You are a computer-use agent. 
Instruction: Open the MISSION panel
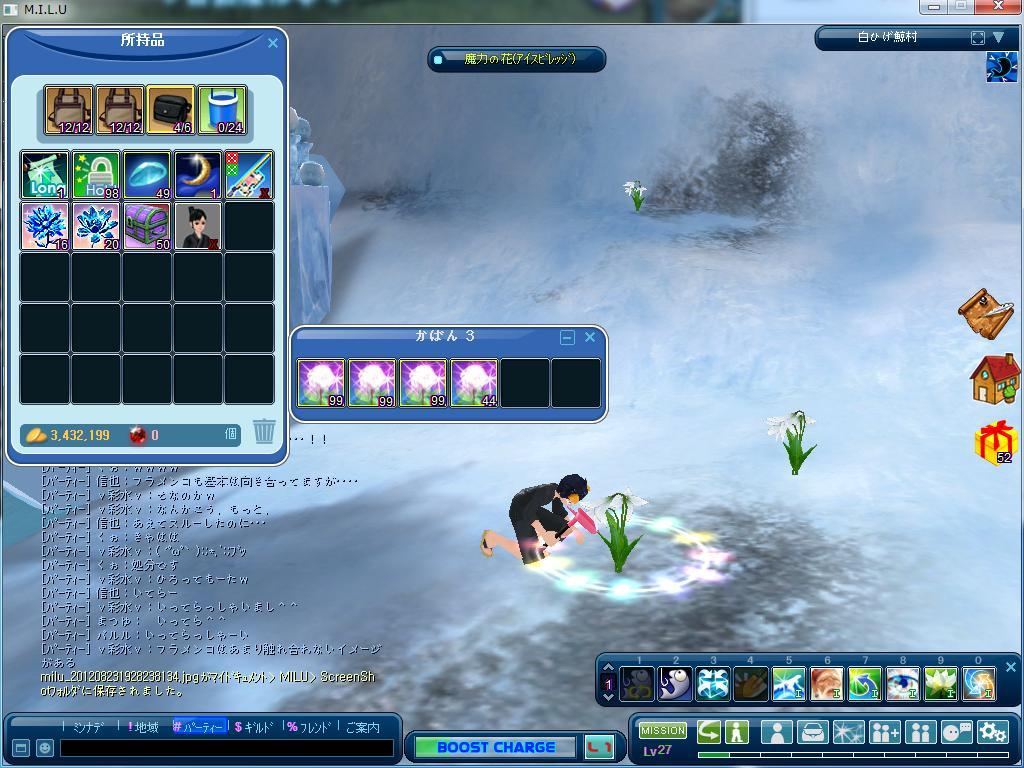662,731
